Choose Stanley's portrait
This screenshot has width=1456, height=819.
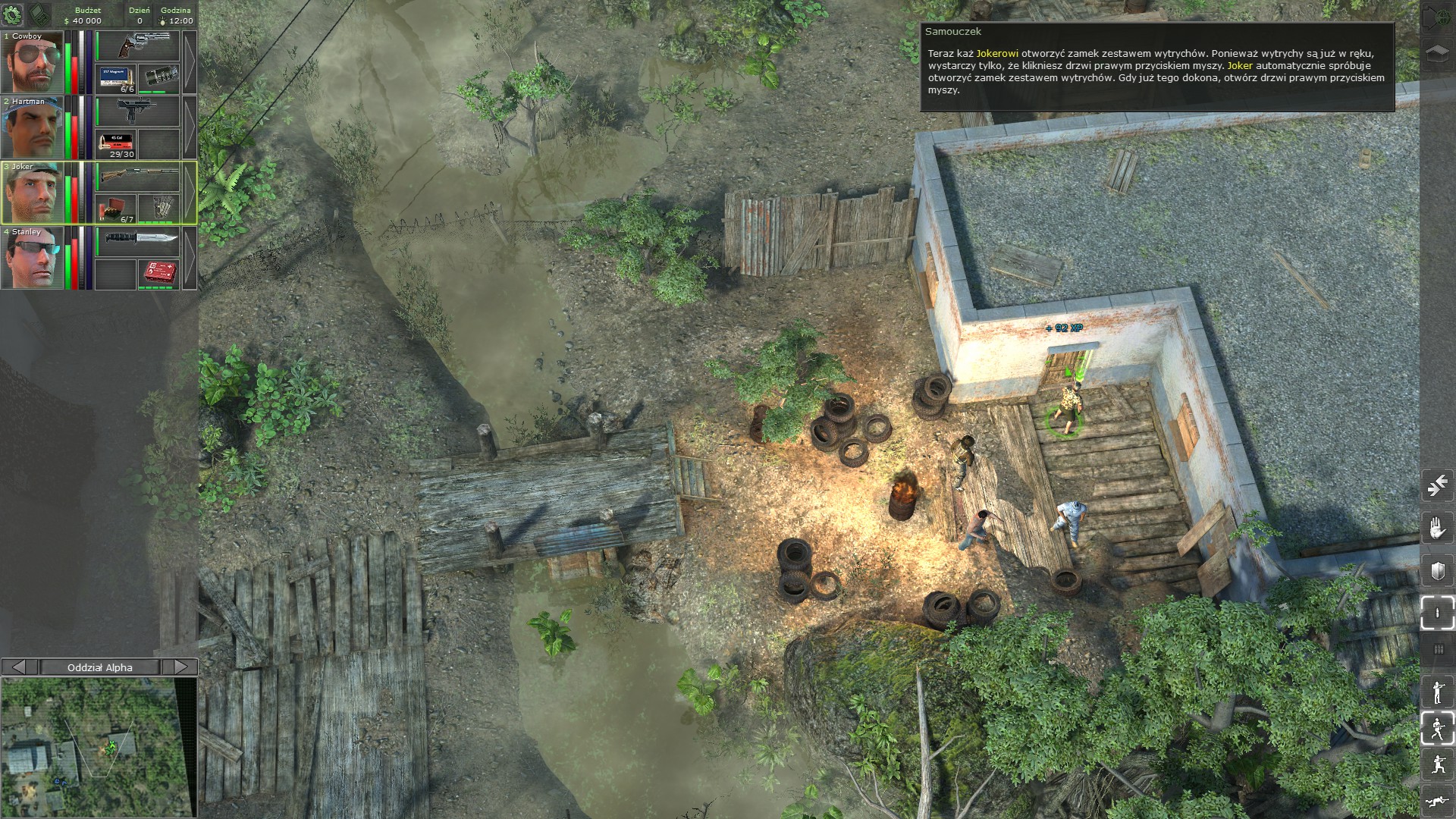(x=32, y=259)
